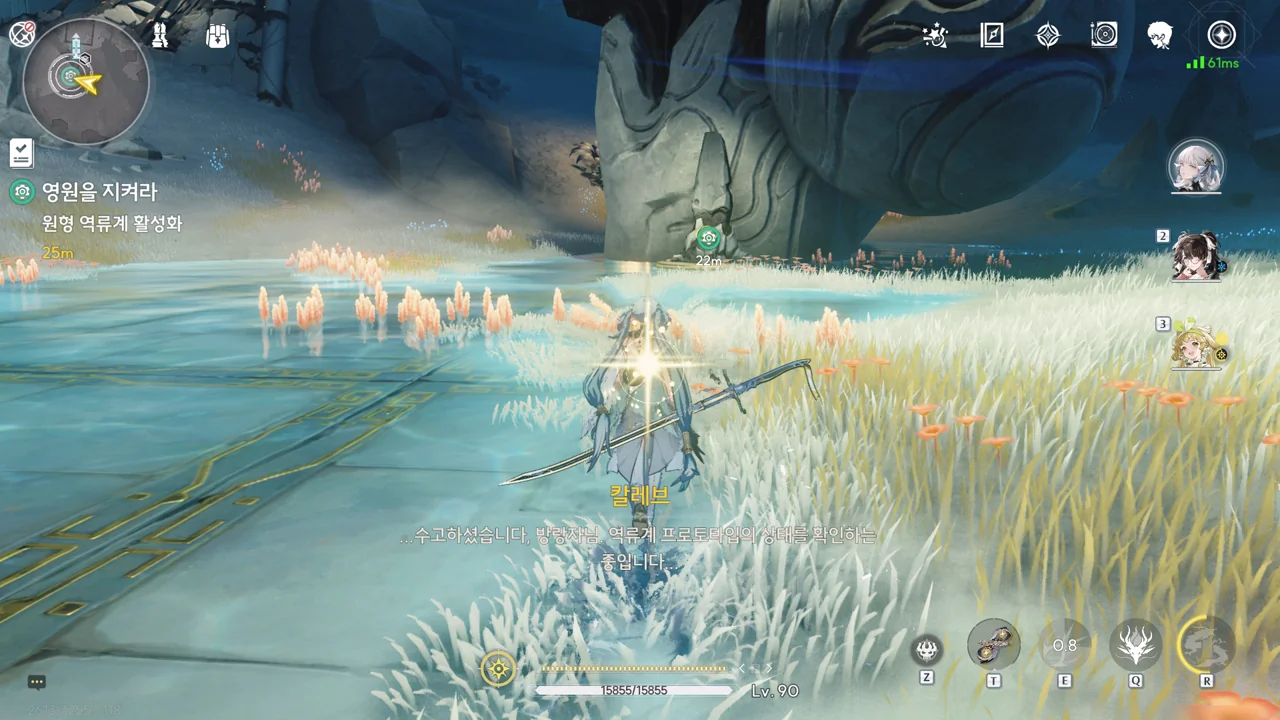Open the round star menu icon

click(x=1221, y=36)
